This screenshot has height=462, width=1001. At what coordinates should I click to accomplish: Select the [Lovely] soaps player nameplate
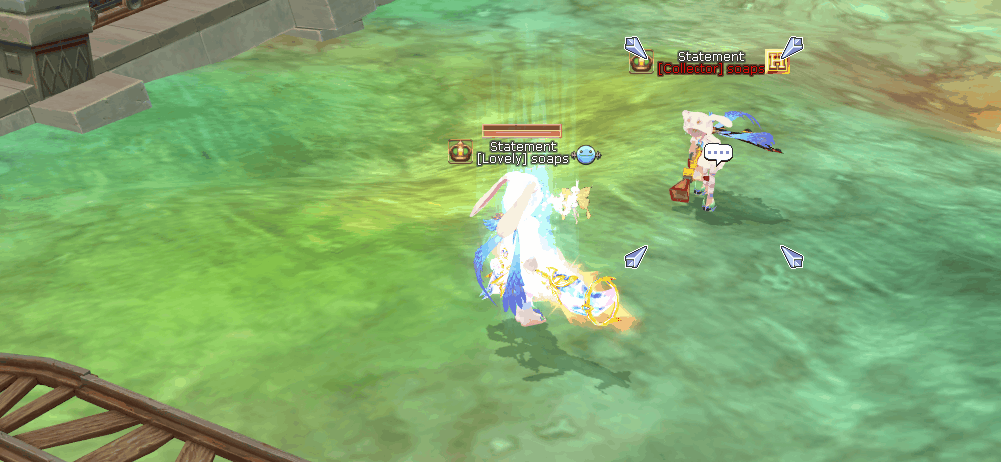[x=522, y=158]
